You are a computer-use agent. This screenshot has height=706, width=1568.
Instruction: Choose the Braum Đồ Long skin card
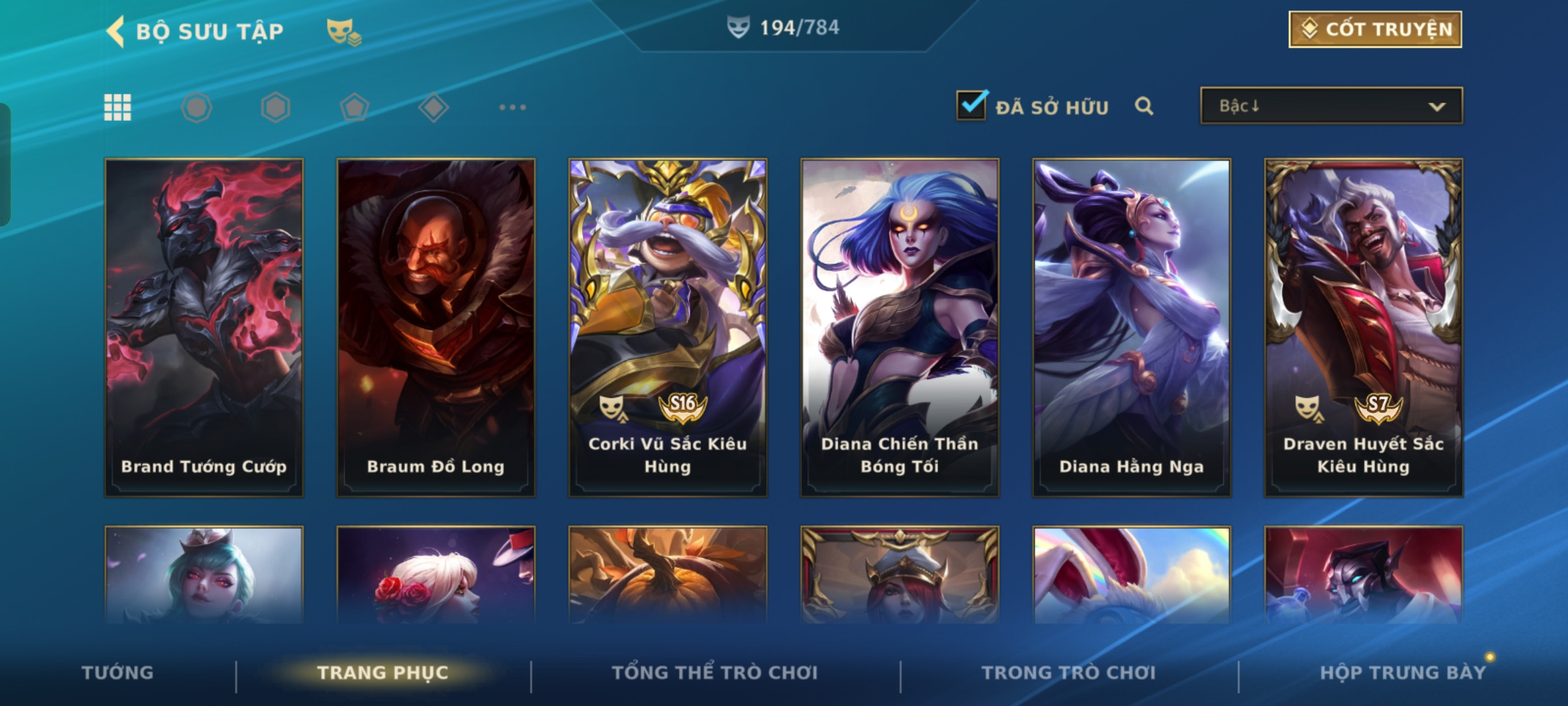(436, 327)
